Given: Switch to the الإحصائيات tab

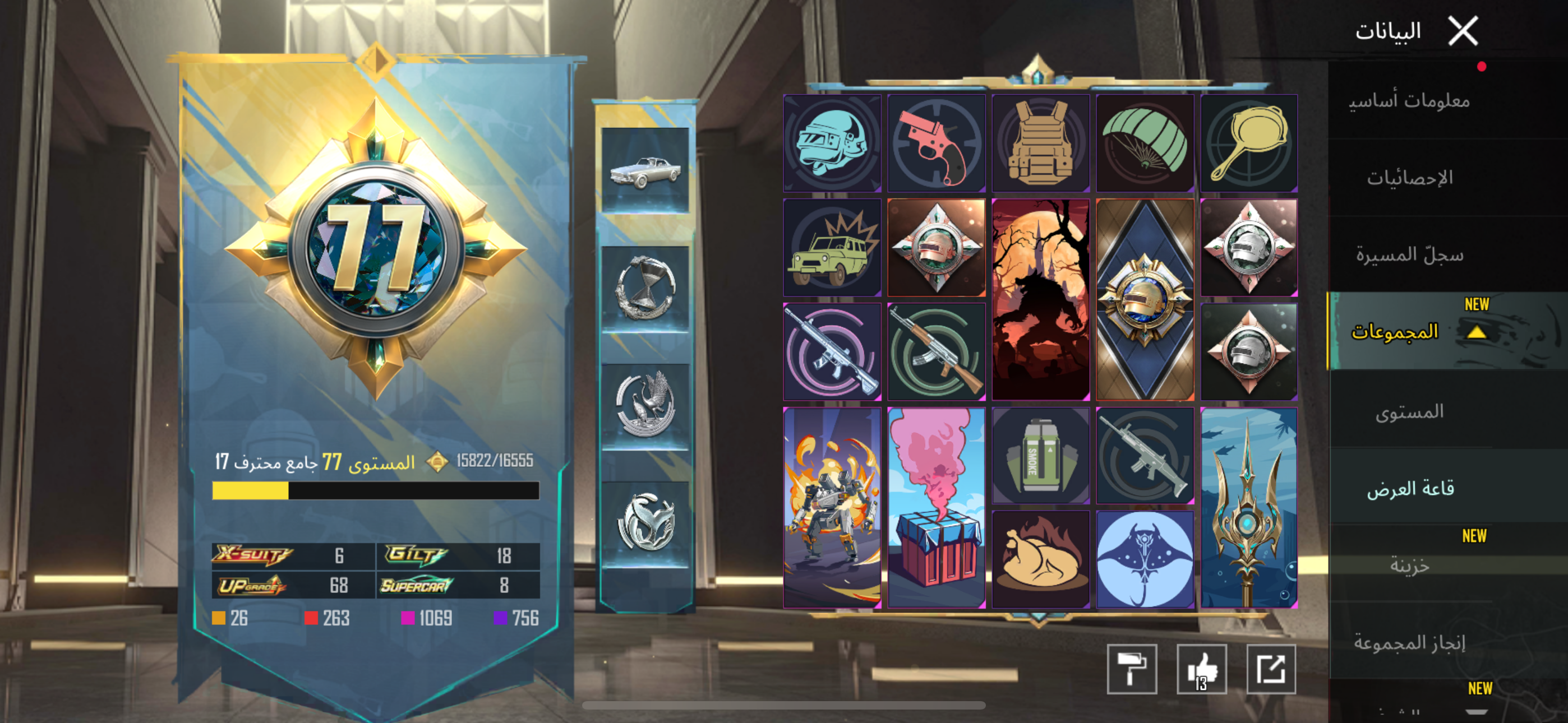Looking at the screenshot, I should point(1409,178).
